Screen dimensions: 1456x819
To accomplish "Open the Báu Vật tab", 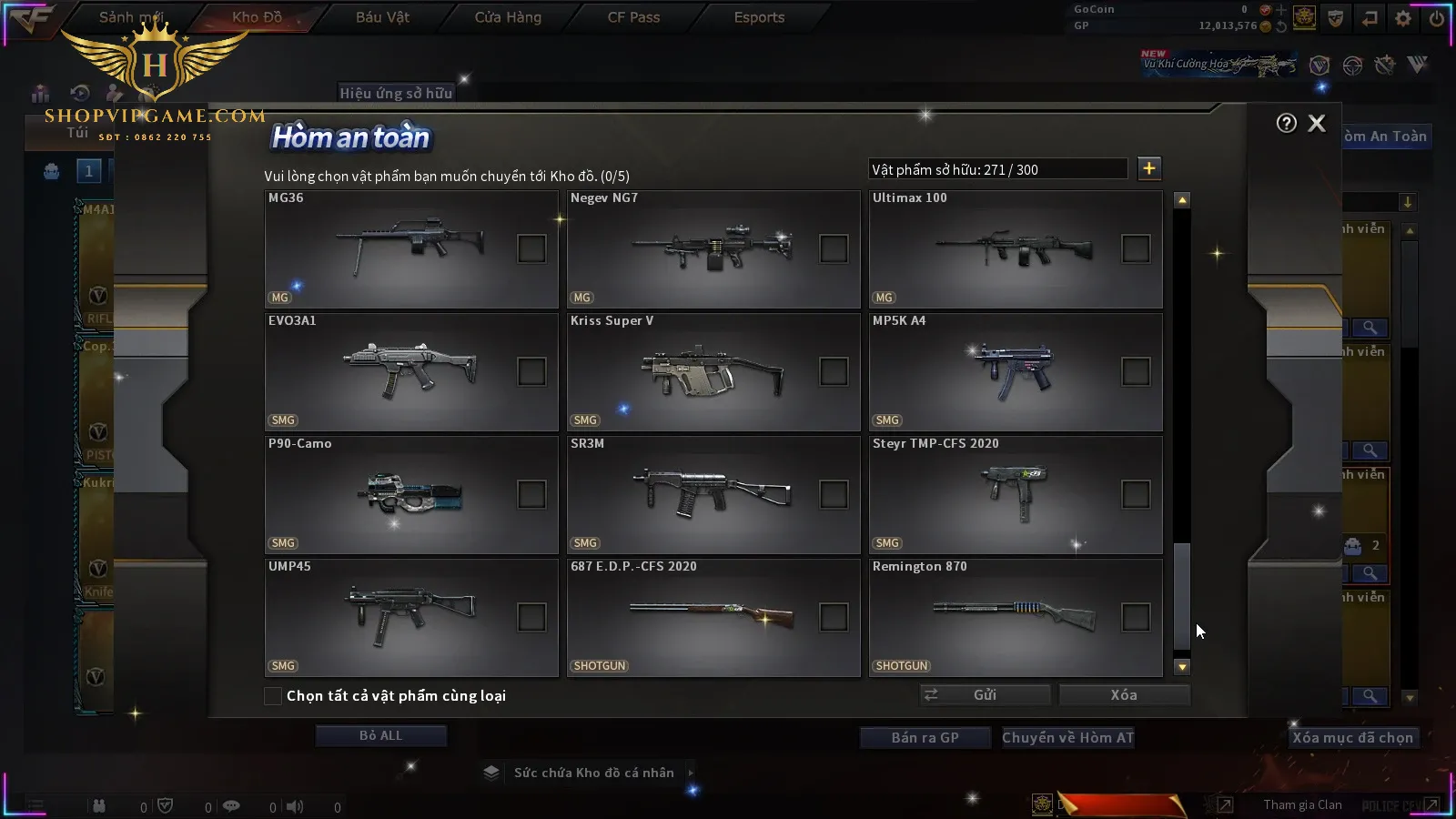I will [x=382, y=17].
